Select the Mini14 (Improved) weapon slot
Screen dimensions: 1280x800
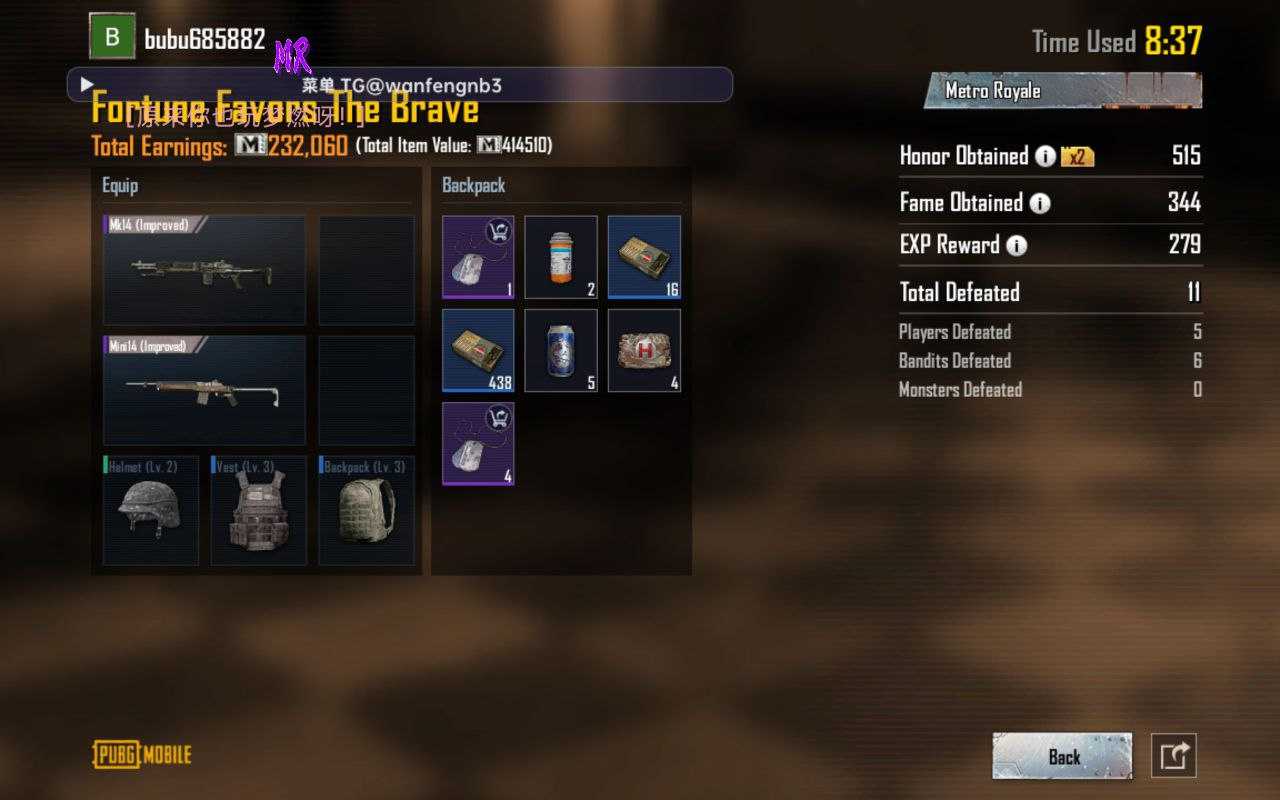point(204,390)
